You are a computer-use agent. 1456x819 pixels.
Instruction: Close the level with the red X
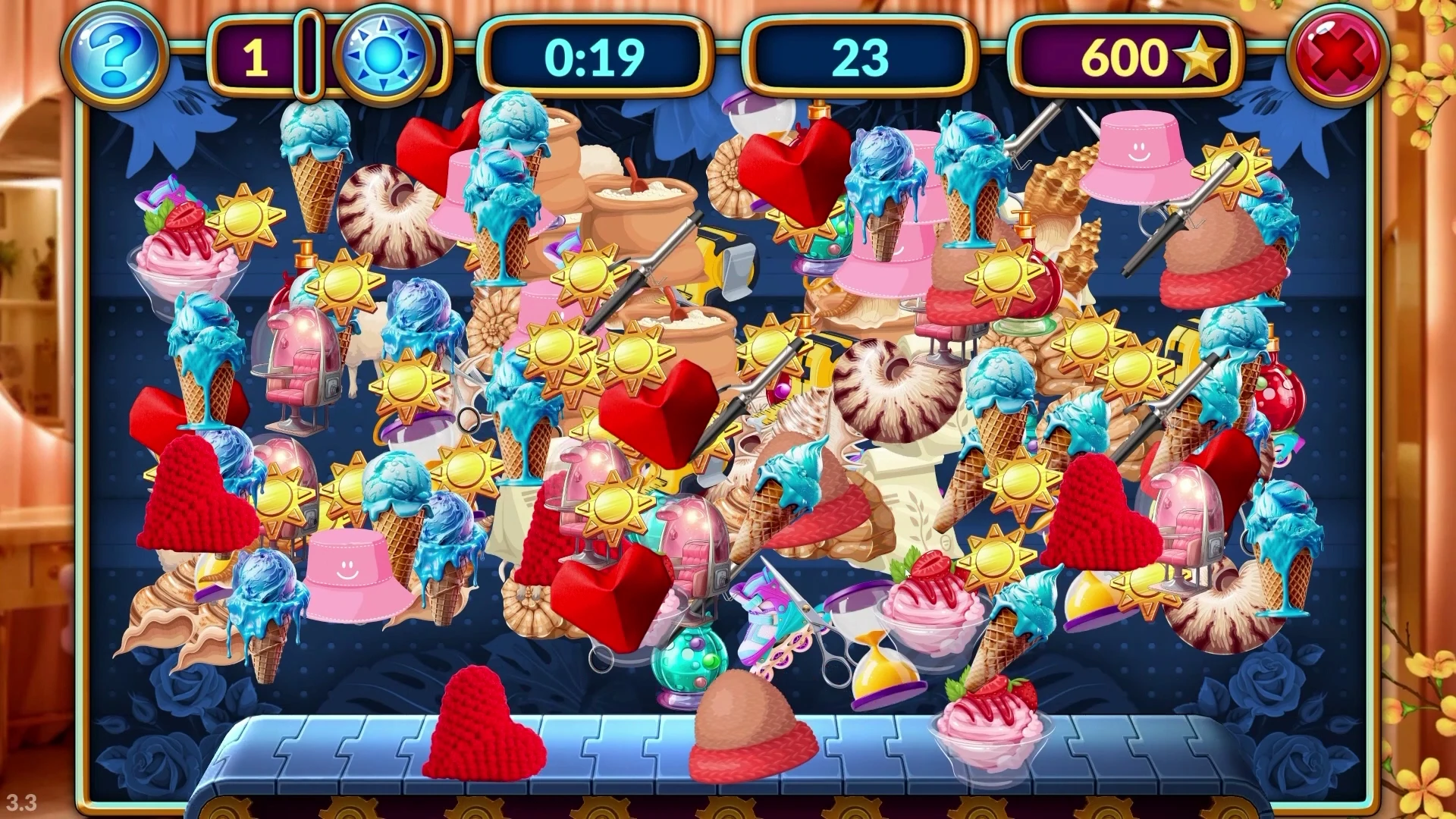pyautogui.click(x=1341, y=57)
